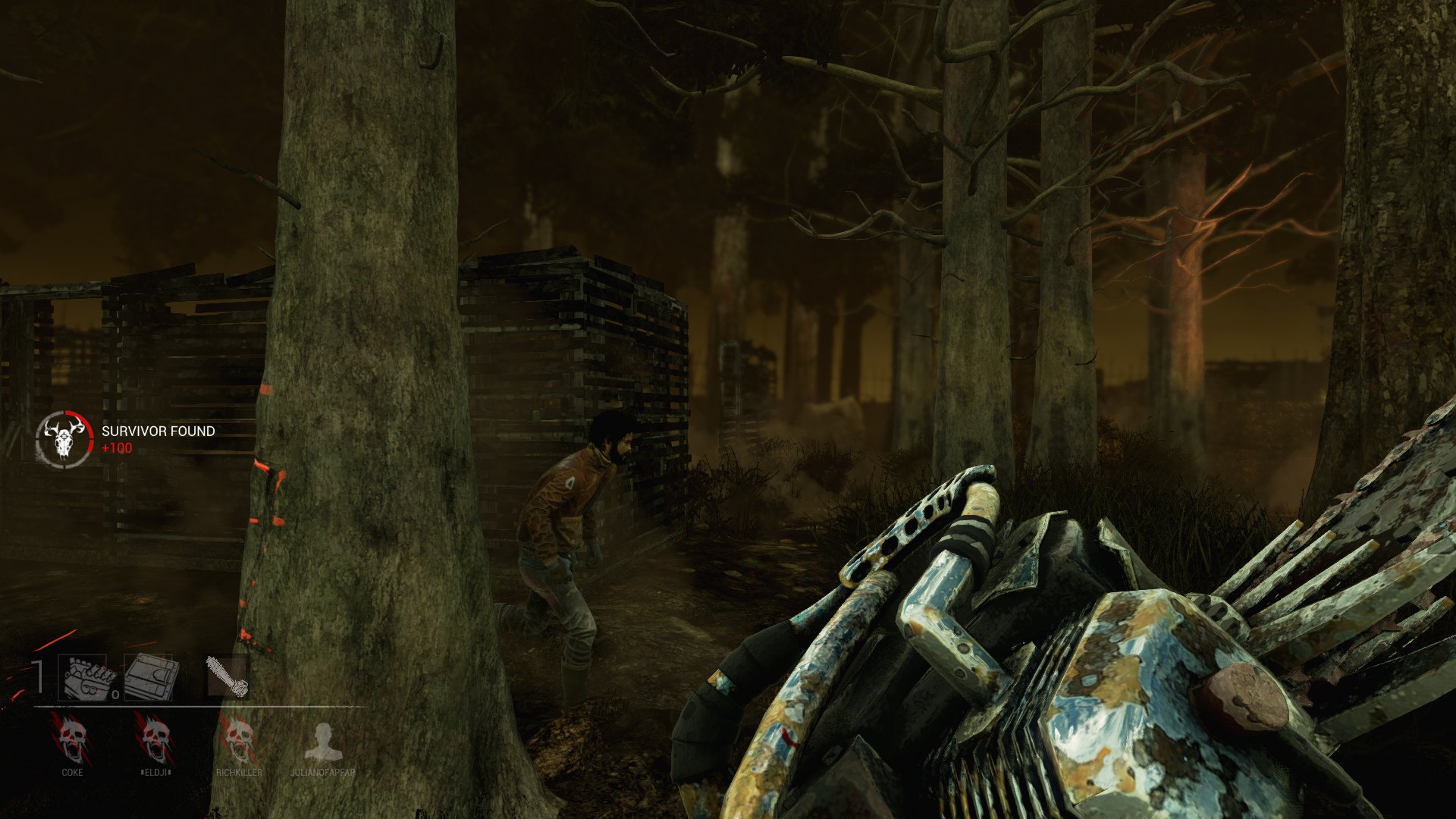Select JULIANOFAPFAP's survivor portrait icon

coord(323,742)
